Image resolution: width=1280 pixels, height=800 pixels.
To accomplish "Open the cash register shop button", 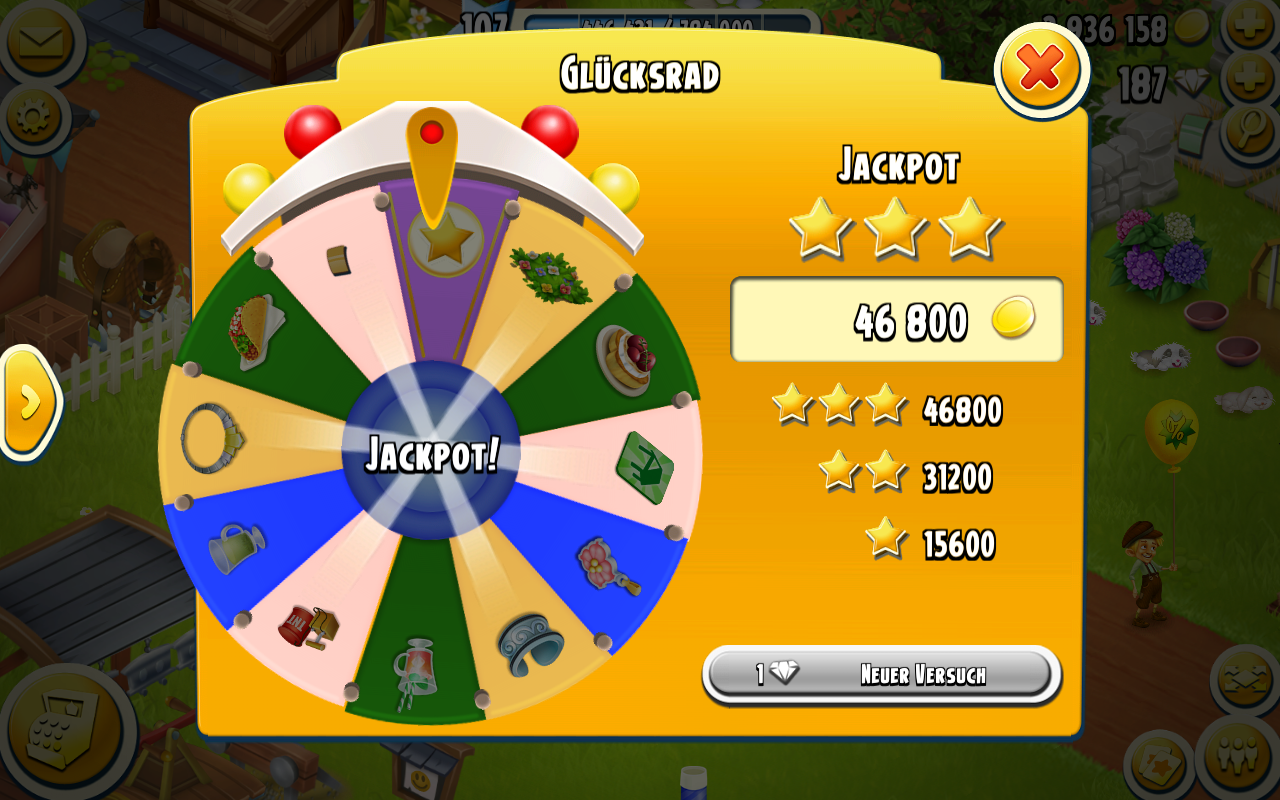I will [x=65, y=735].
